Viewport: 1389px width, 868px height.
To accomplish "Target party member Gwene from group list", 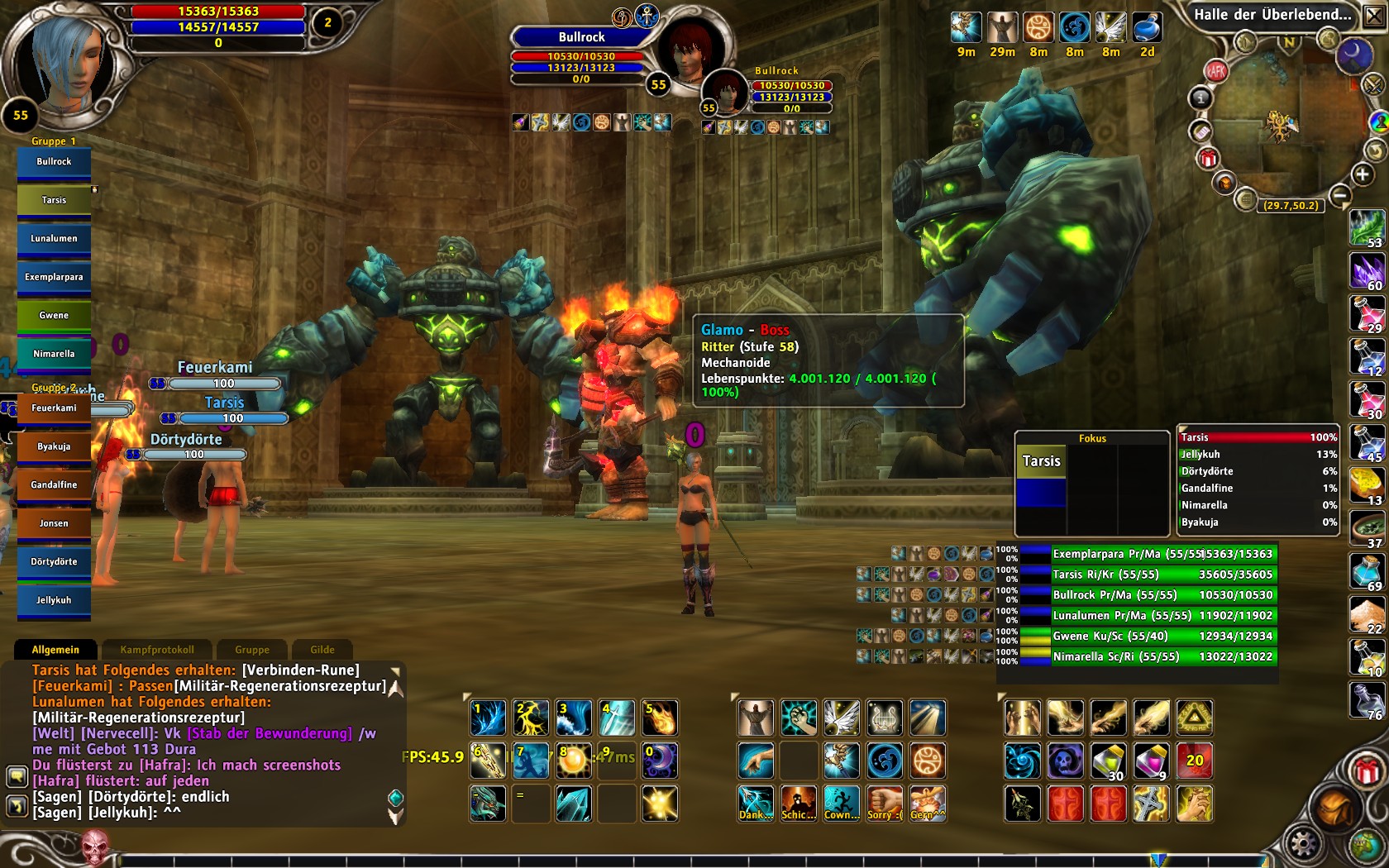I will tap(54, 316).
